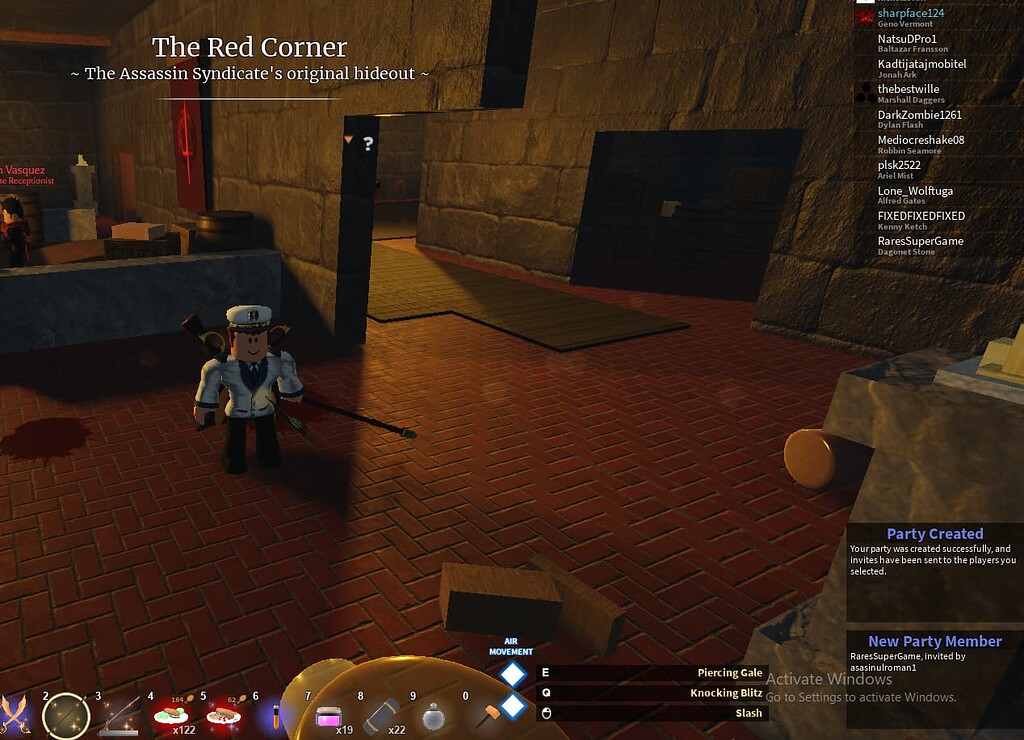This screenshot has width=1024, height=740.
Task: Select NatsuDPro1 in the player list
Action: pos(907,39)
